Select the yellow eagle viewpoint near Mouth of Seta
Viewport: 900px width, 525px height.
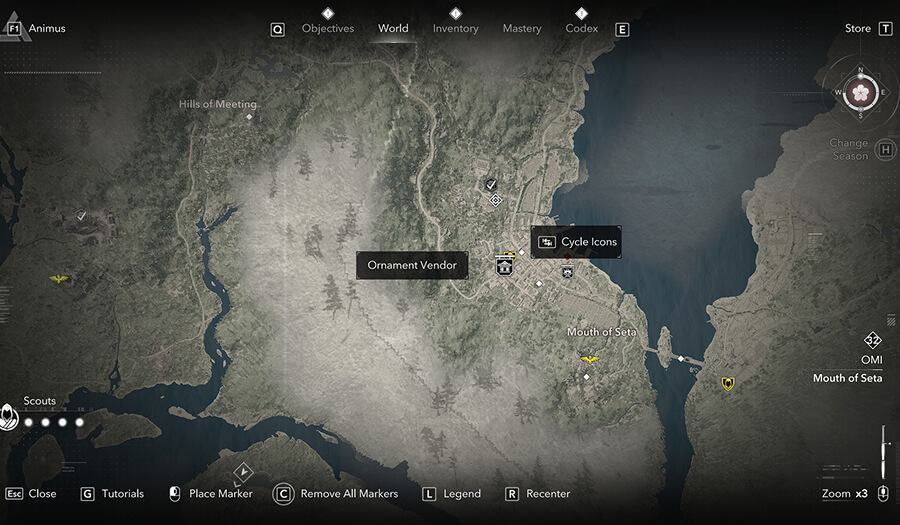590,359
